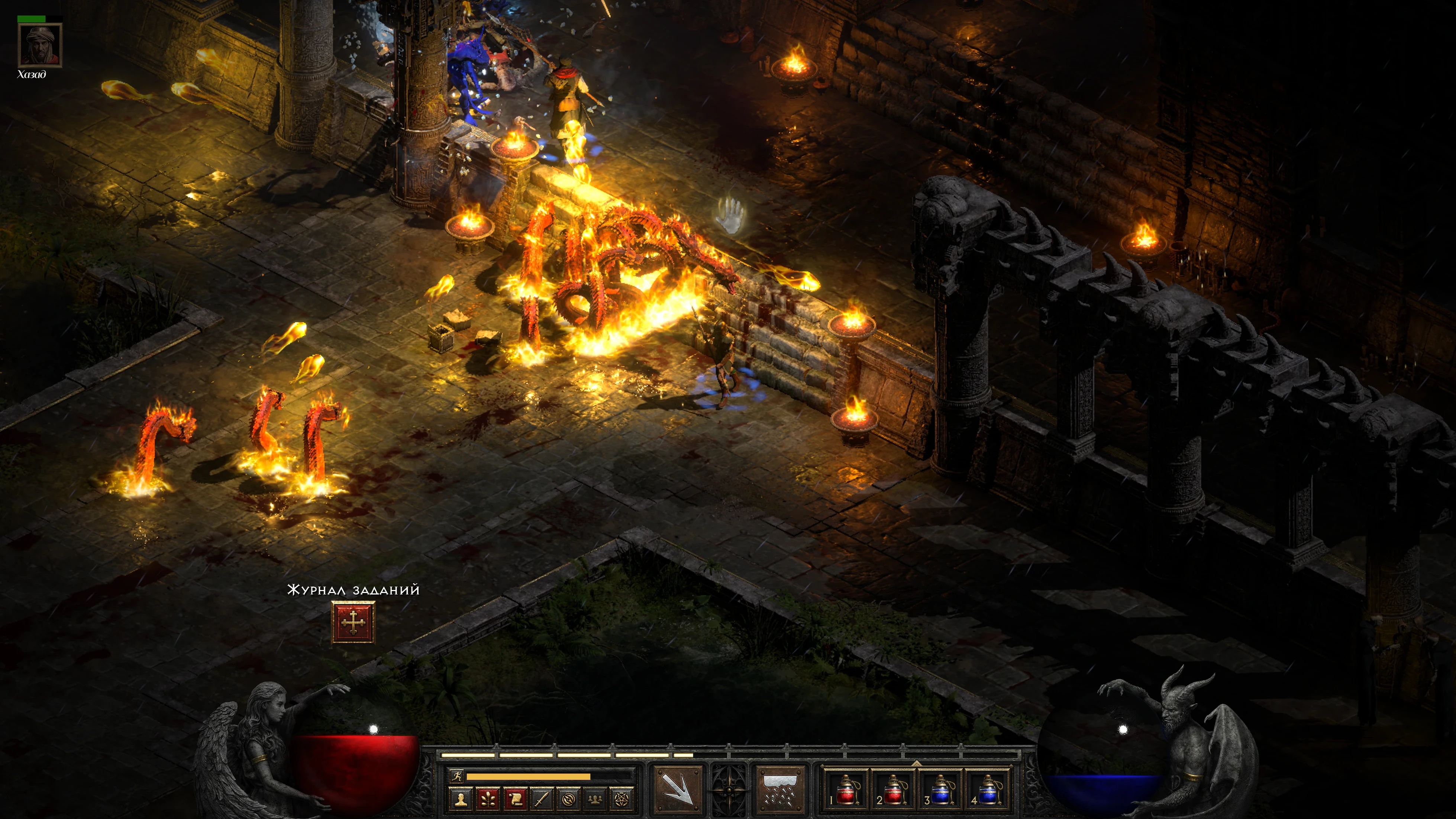Open the quest log notification button
This screenshot has height=819, width=1456.
pos(353,622)
